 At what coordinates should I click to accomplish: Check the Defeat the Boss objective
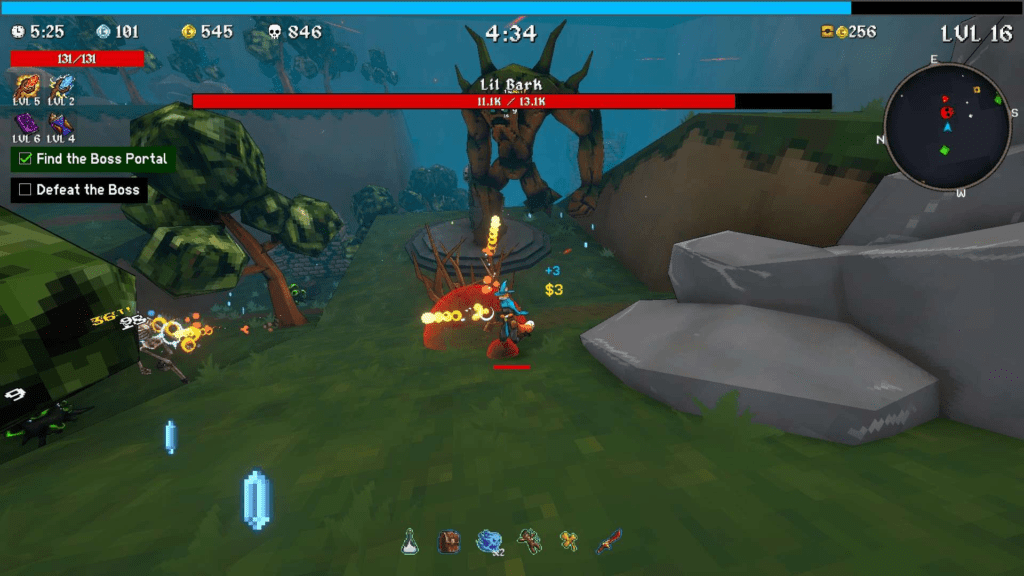point(26,190)
